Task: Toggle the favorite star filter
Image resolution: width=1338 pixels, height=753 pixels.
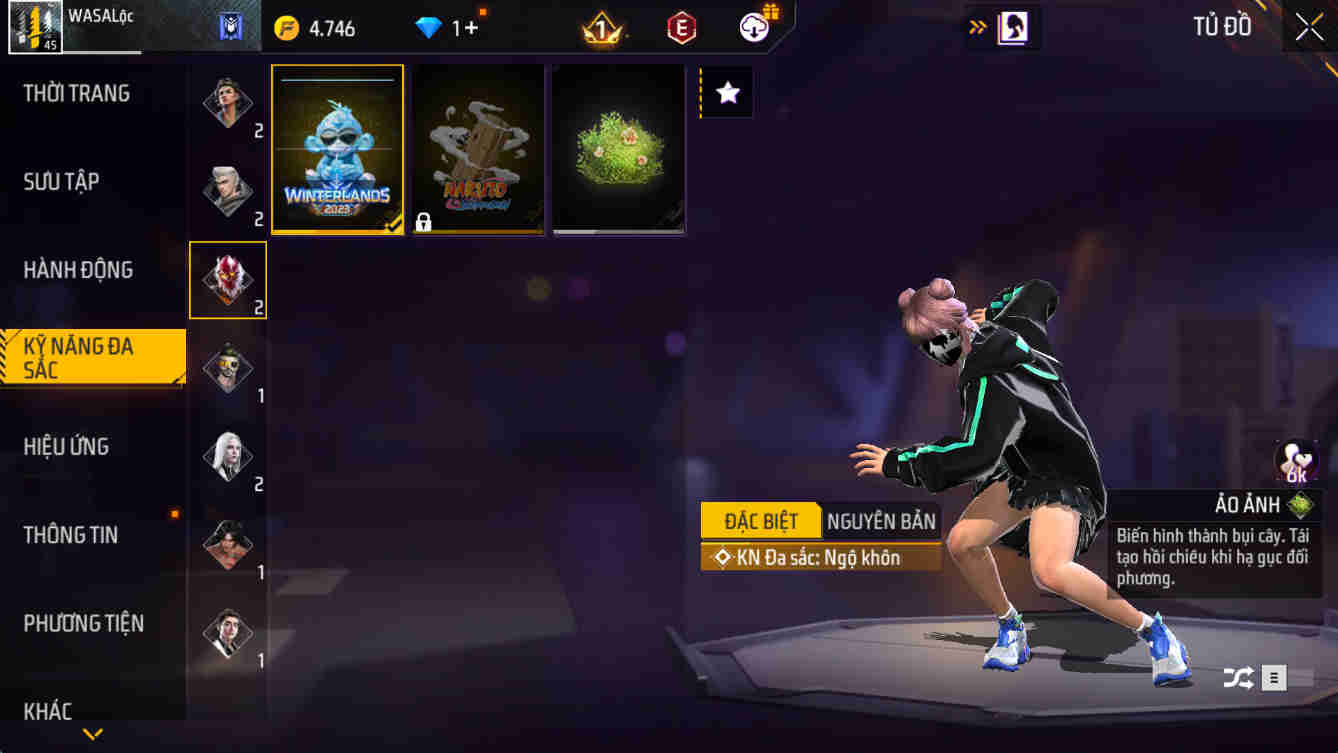Action: click(727, 93)
